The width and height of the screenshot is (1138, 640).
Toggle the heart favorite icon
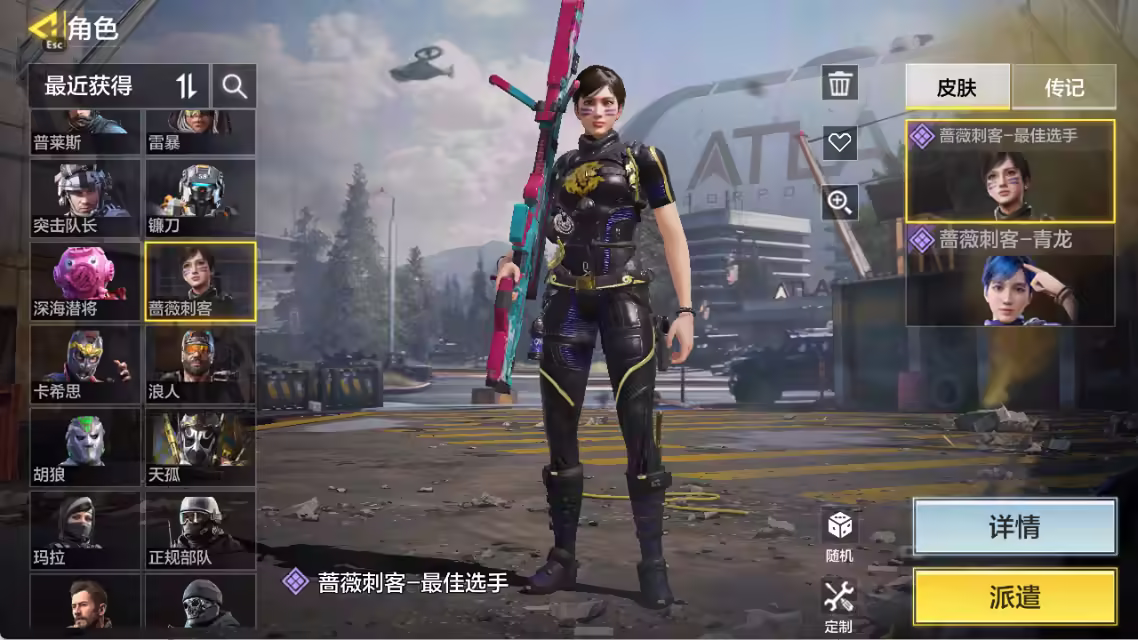[840, 143]
